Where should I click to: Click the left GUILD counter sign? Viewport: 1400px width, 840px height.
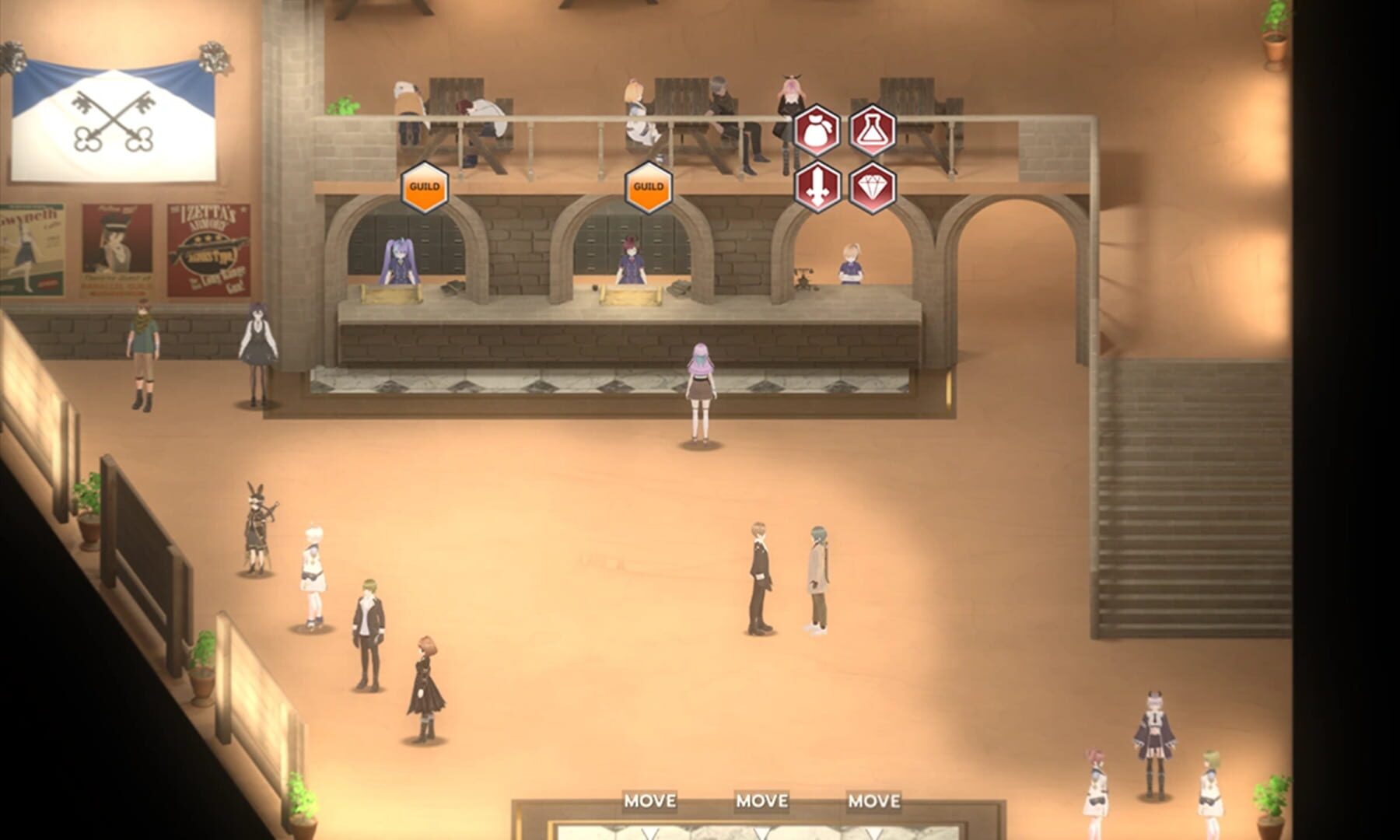[x=424, y=187]
